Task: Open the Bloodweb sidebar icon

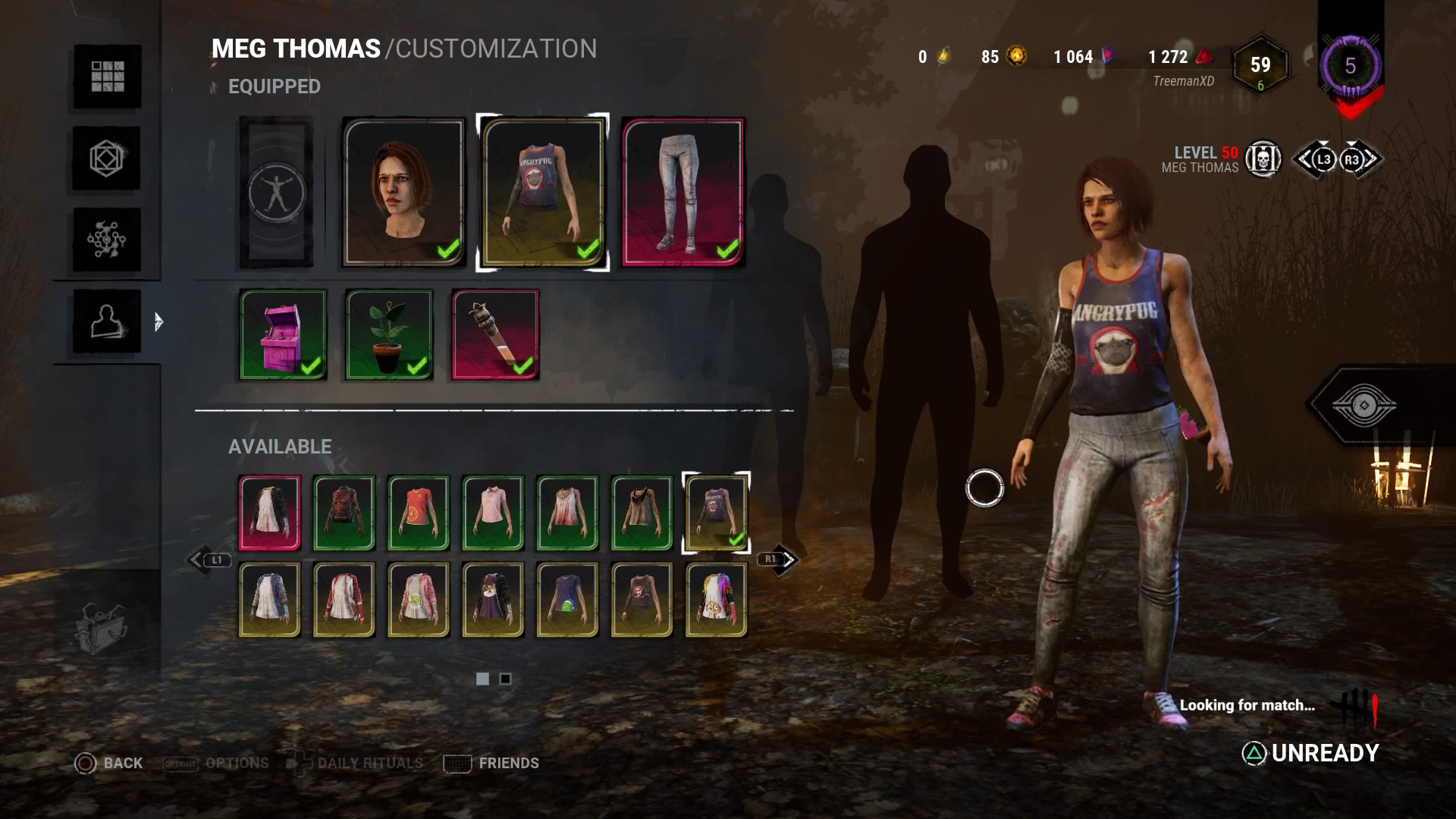Action: tap(106, 239)
